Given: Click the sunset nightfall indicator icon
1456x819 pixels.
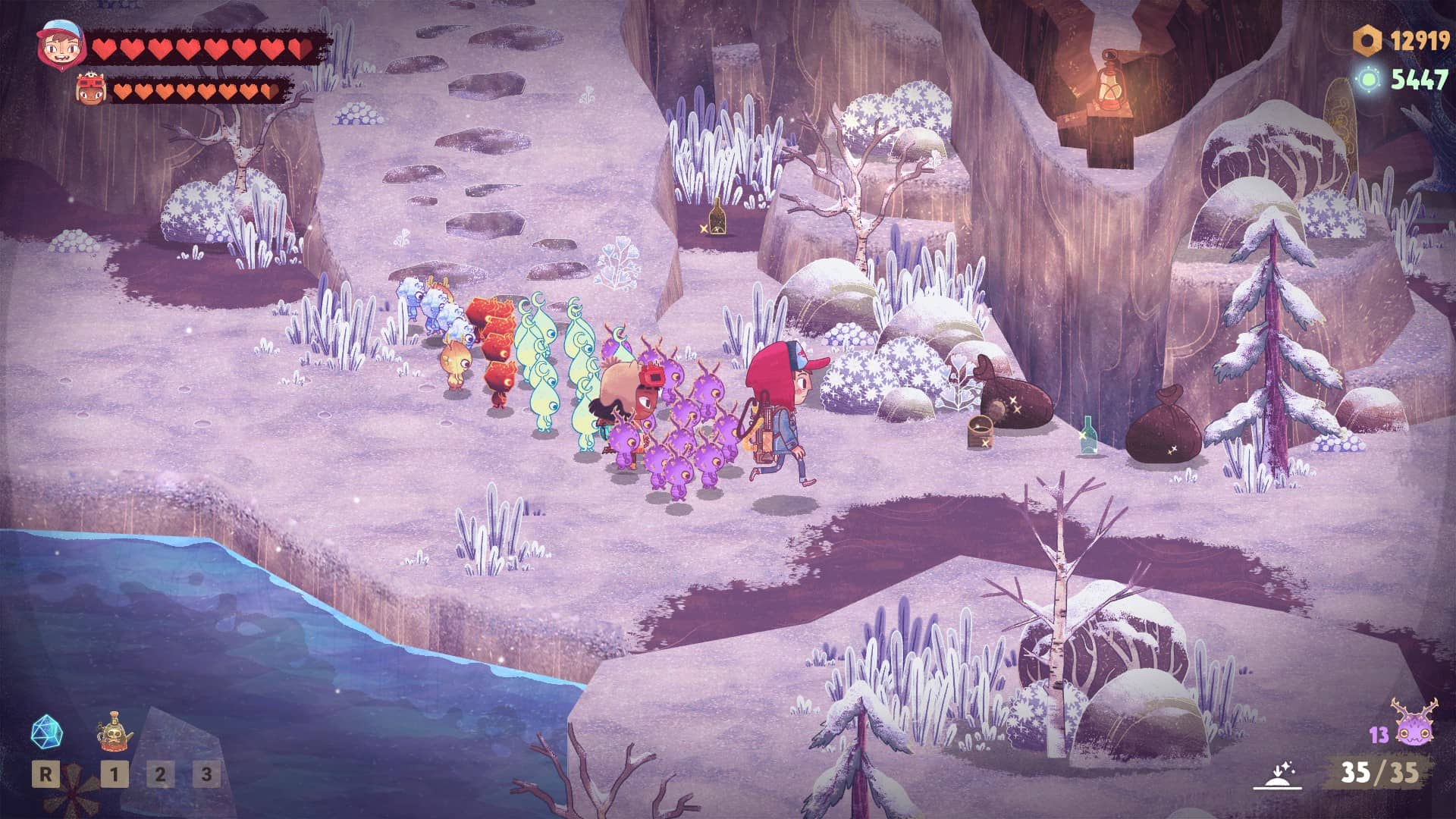Looking at the screenshot, I should [1278, 775].
